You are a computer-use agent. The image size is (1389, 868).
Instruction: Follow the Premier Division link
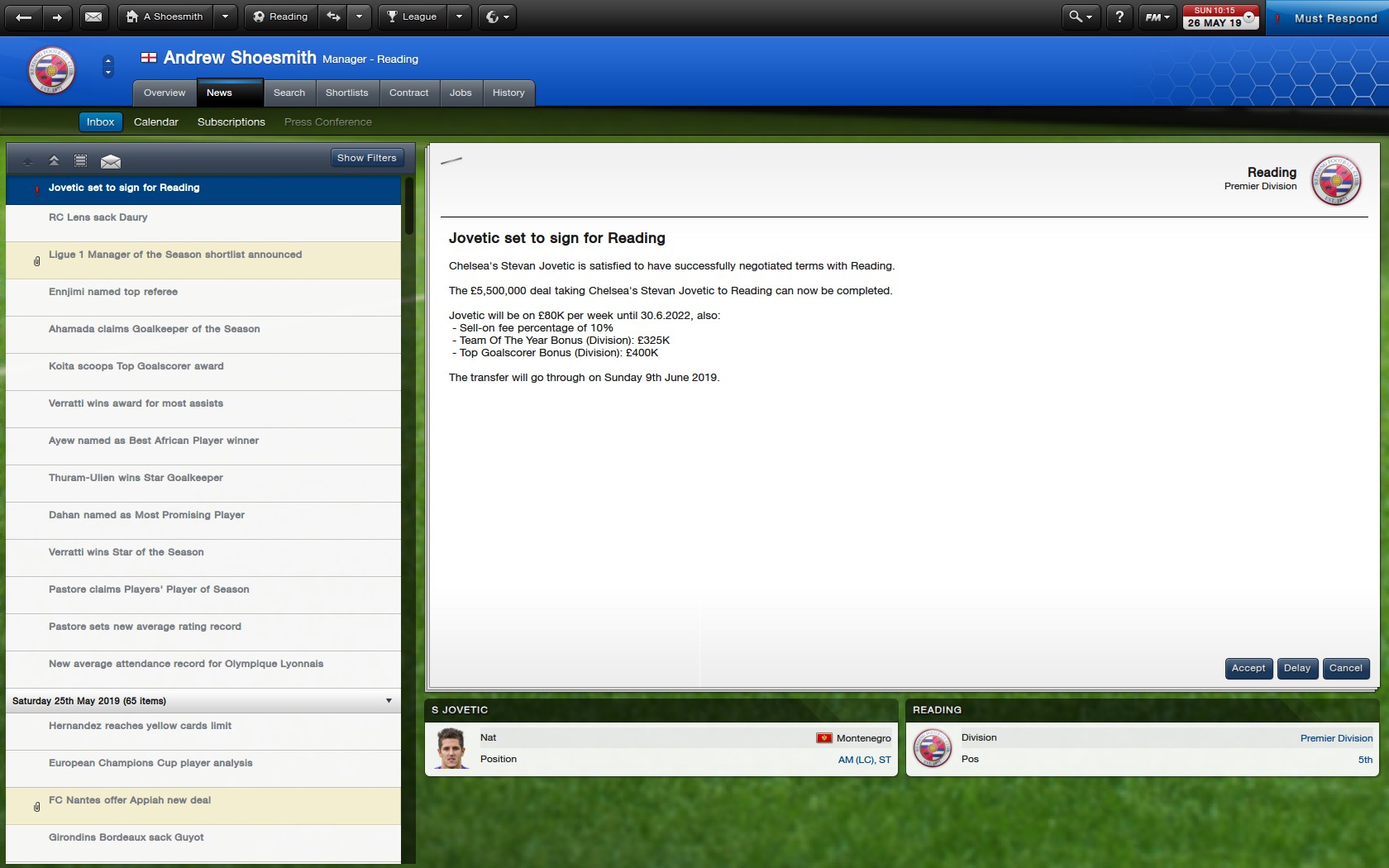[1336, 738]
